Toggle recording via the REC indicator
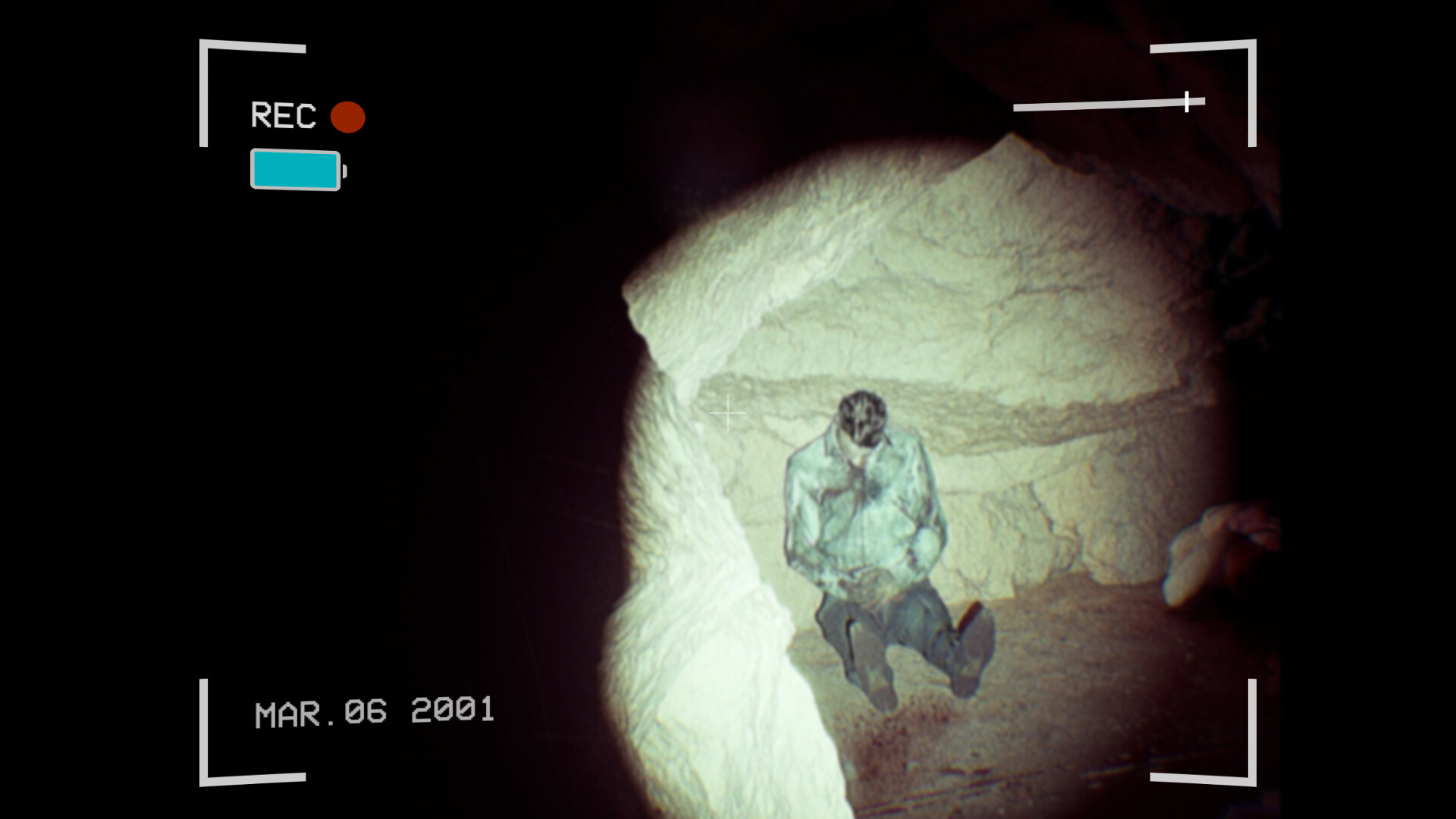1456x819 pixels. point(349,117)
